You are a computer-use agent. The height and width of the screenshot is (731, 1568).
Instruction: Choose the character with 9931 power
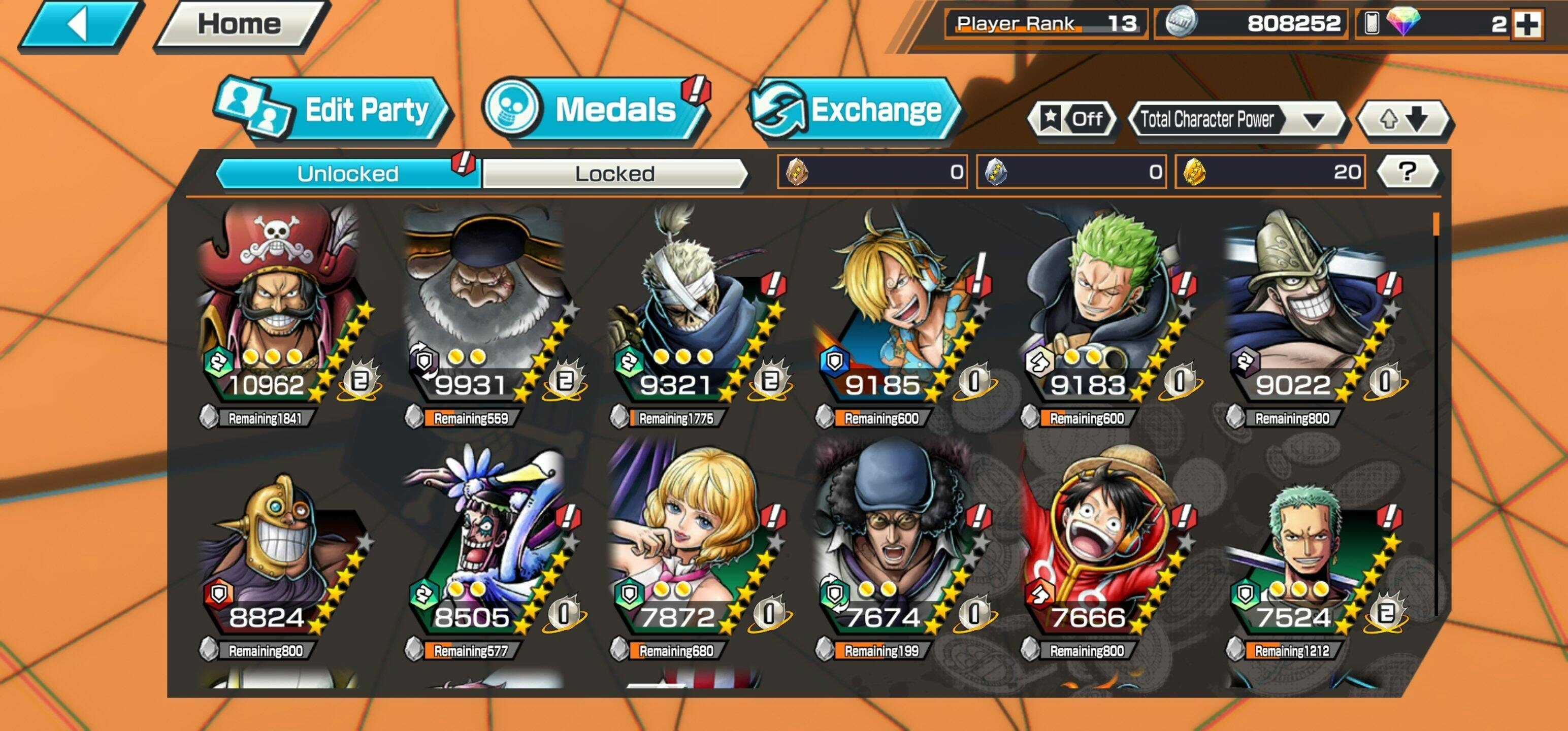484,305
